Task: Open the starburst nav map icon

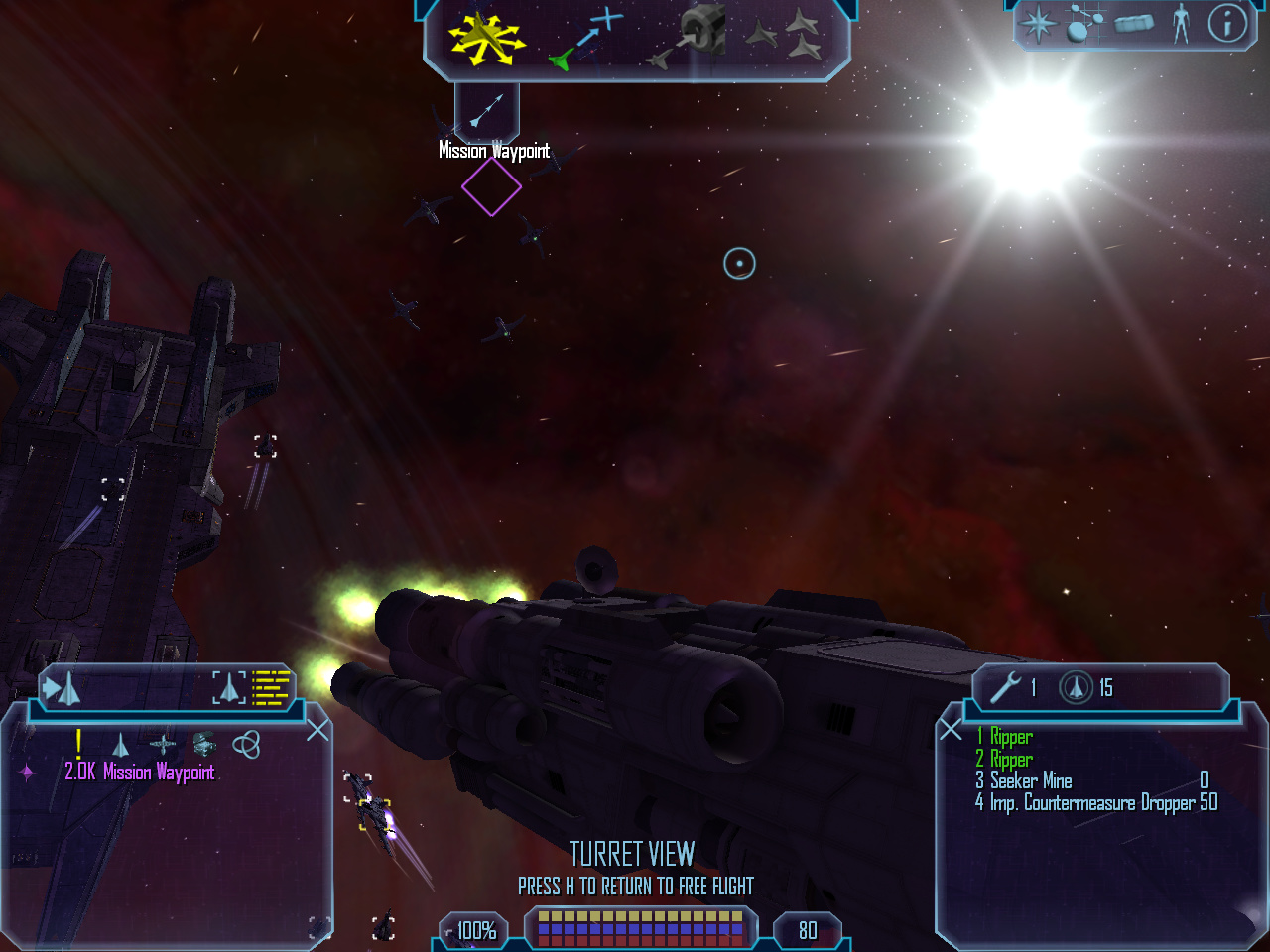Action: point(1038,24)
